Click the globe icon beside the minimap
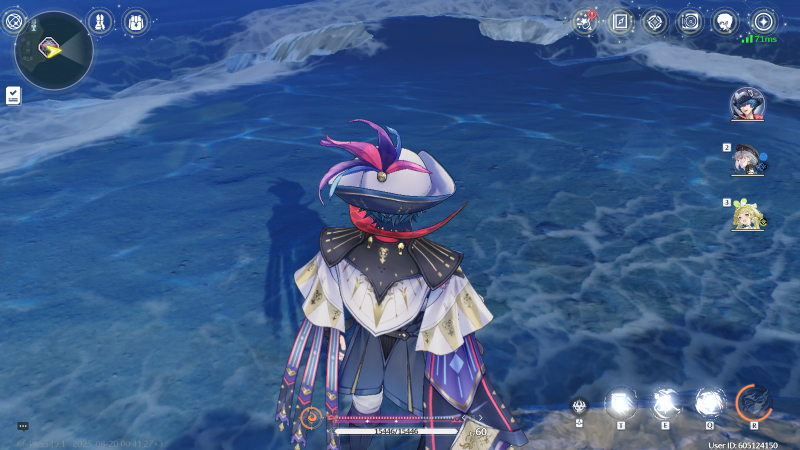 (x=13, y=20)
